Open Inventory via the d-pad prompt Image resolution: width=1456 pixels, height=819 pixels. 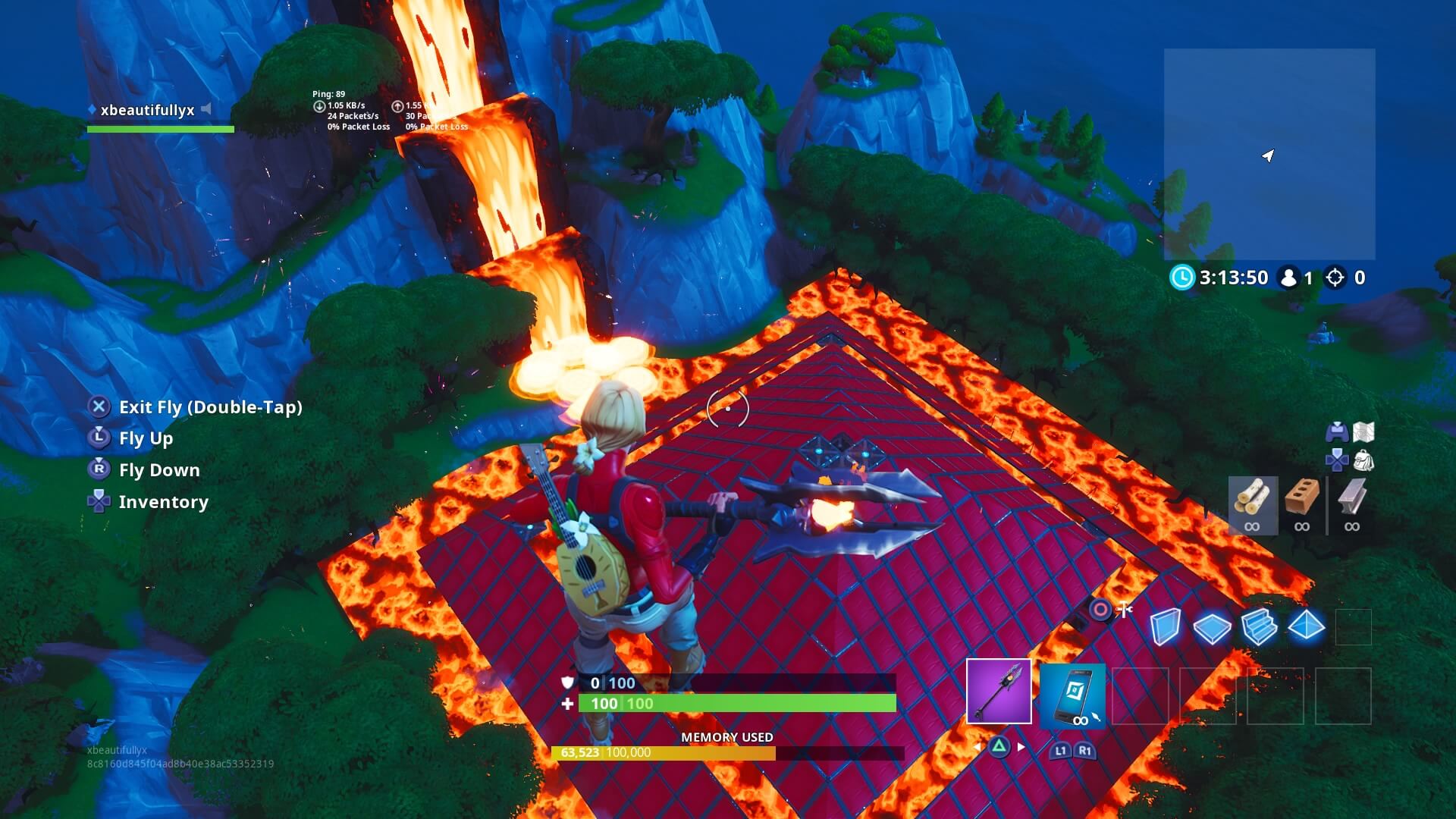[x=162, y=501]
